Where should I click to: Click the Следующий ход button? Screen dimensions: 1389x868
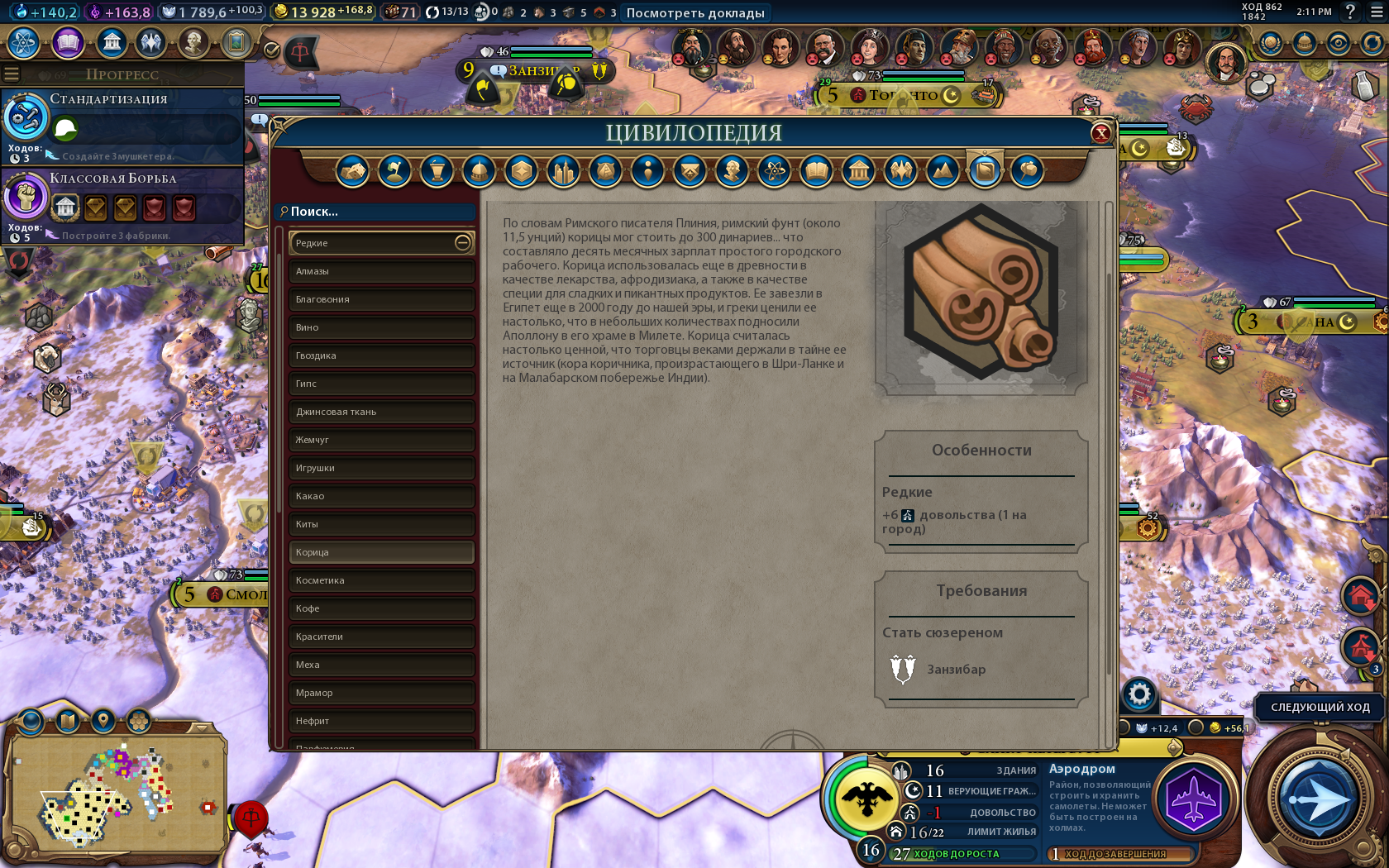pos(1320,708)
